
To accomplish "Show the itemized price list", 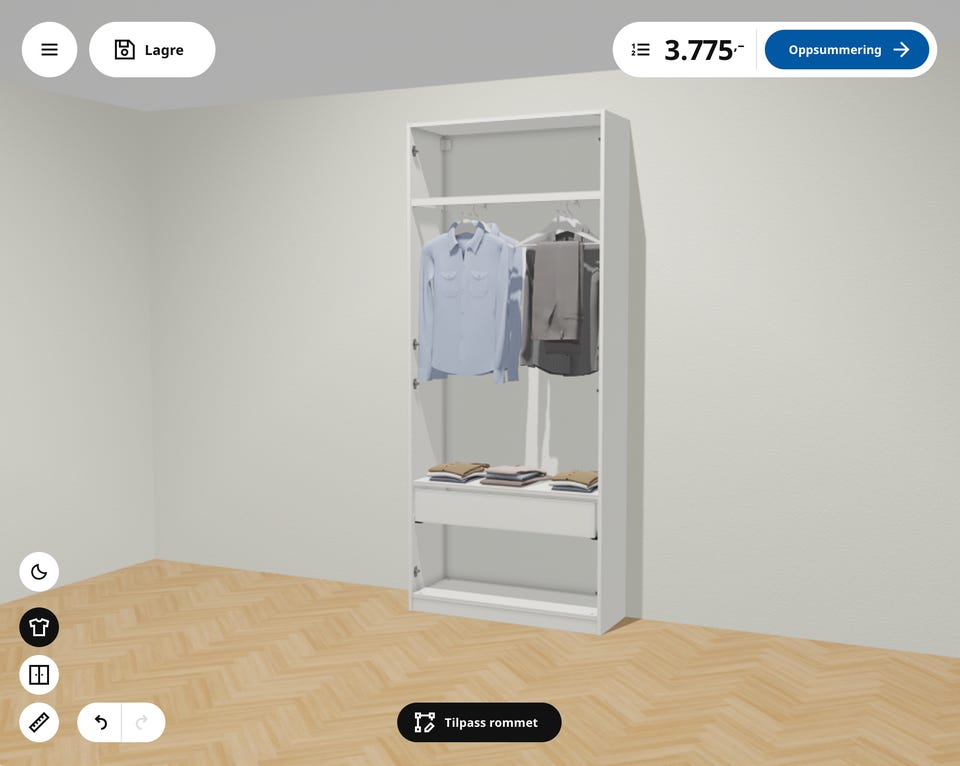I will point(641,50).
